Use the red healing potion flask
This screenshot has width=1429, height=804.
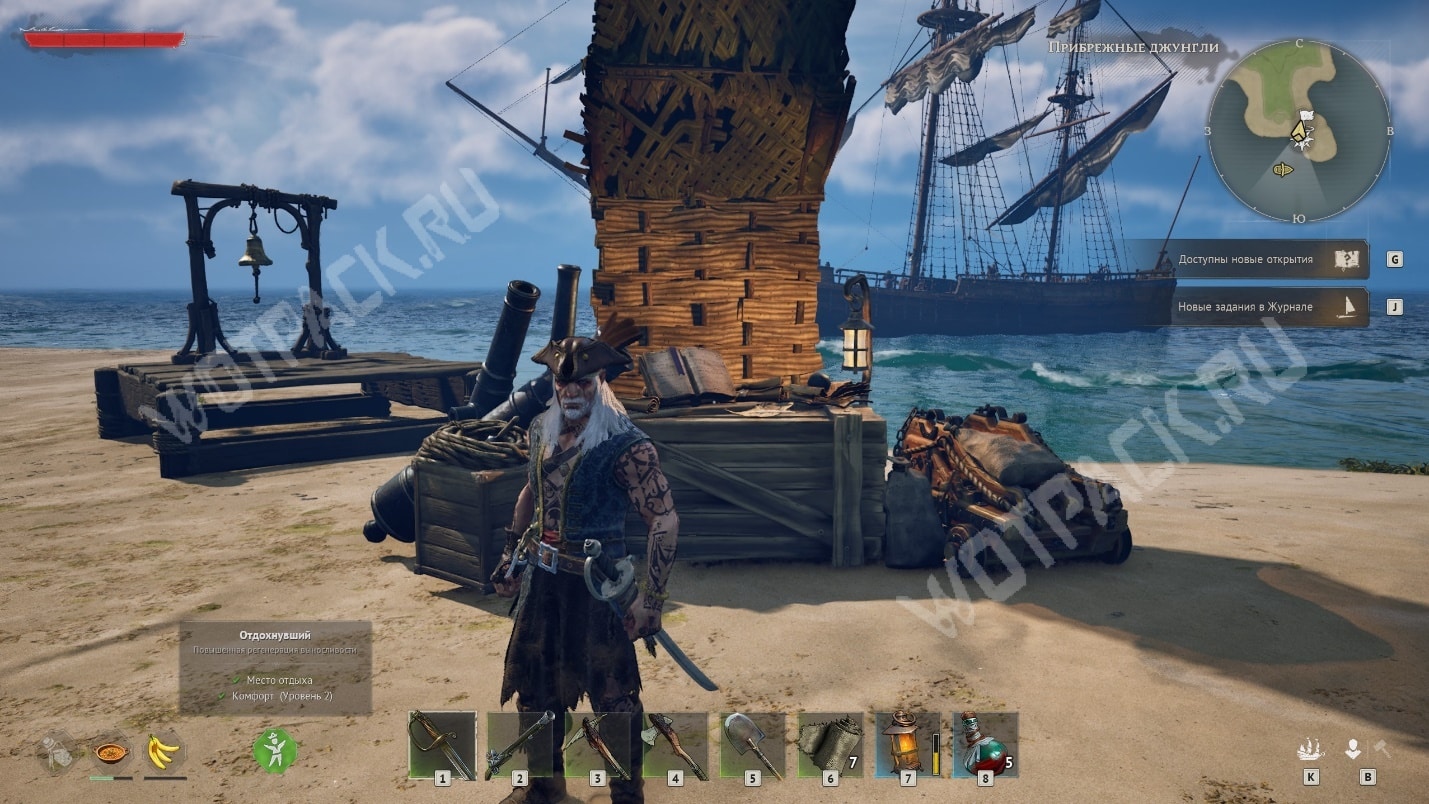pyautogui.click(x=985, y=745)
